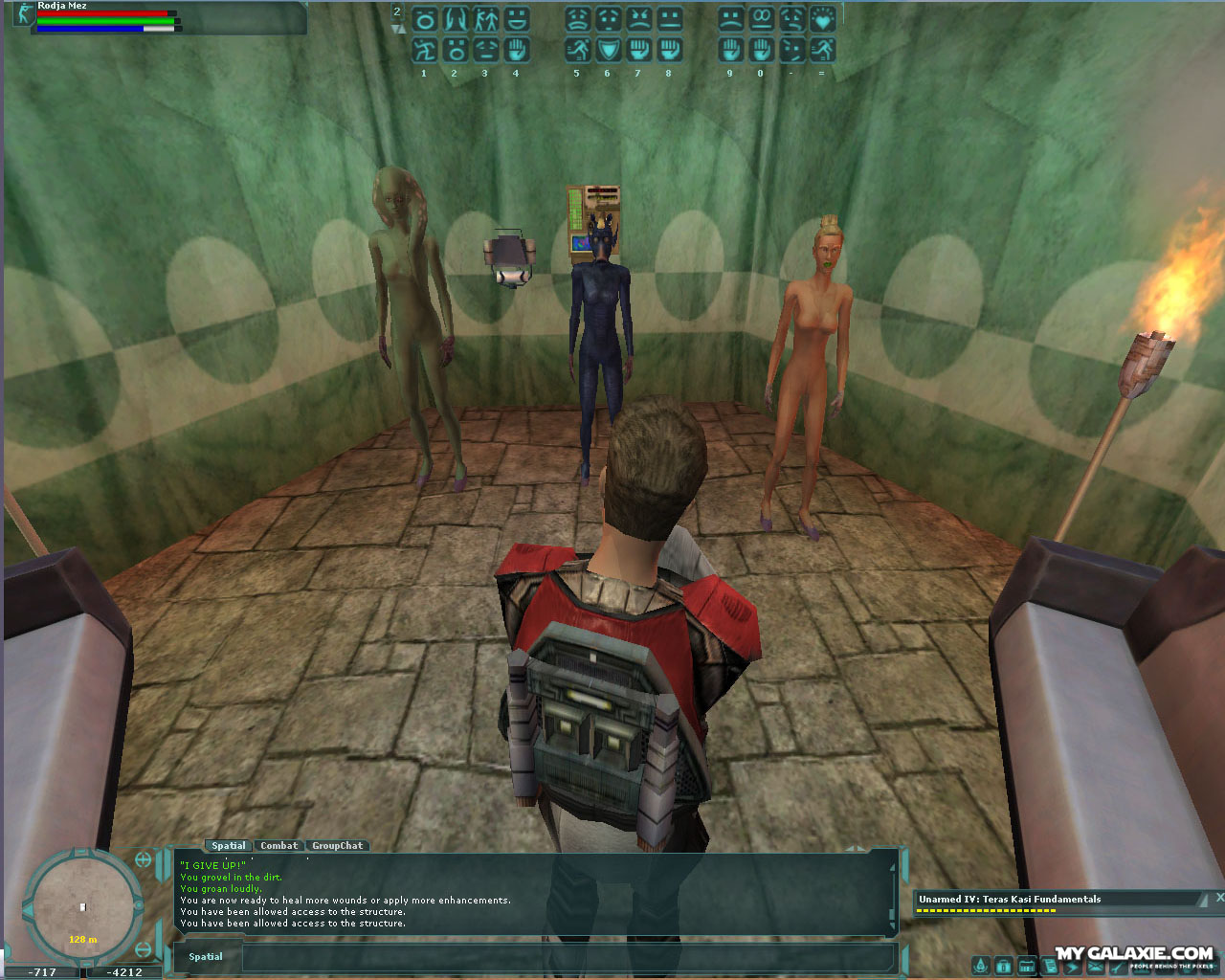Zoom in the radar with plus button

[x=144, y=859]
